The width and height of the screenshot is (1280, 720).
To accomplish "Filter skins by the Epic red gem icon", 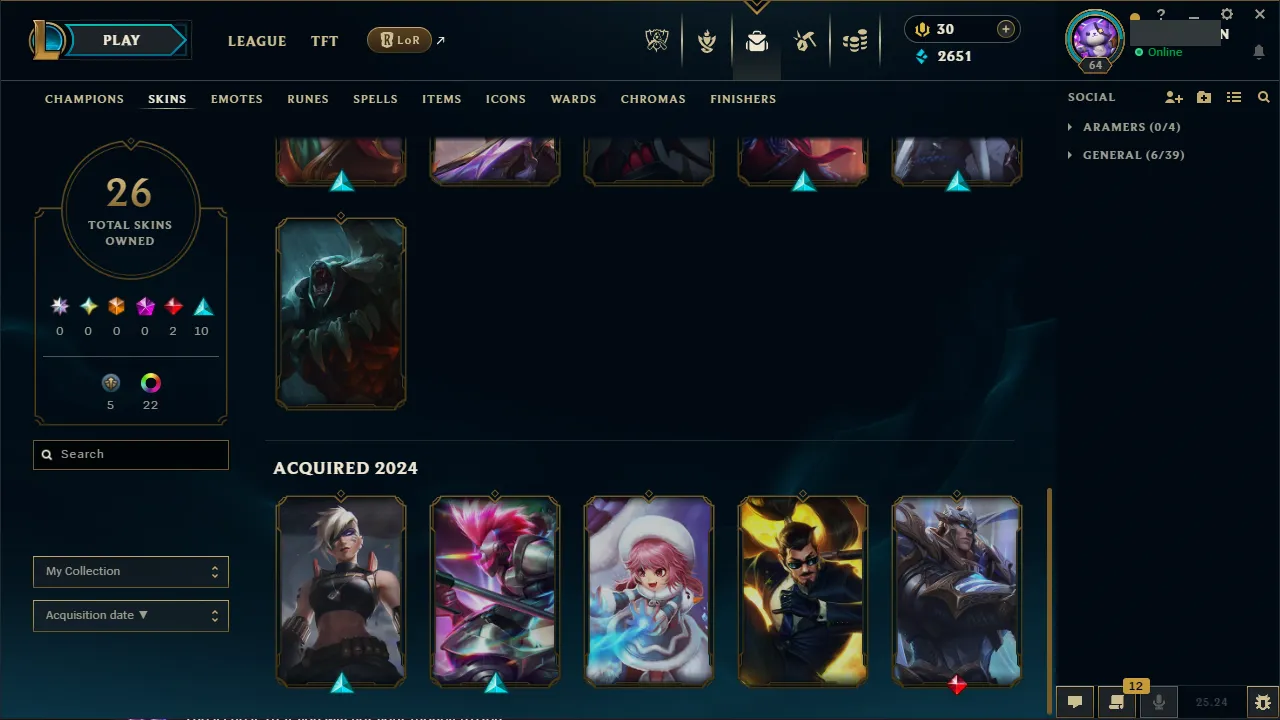I will pyautogui.click(x=173, y=306).
